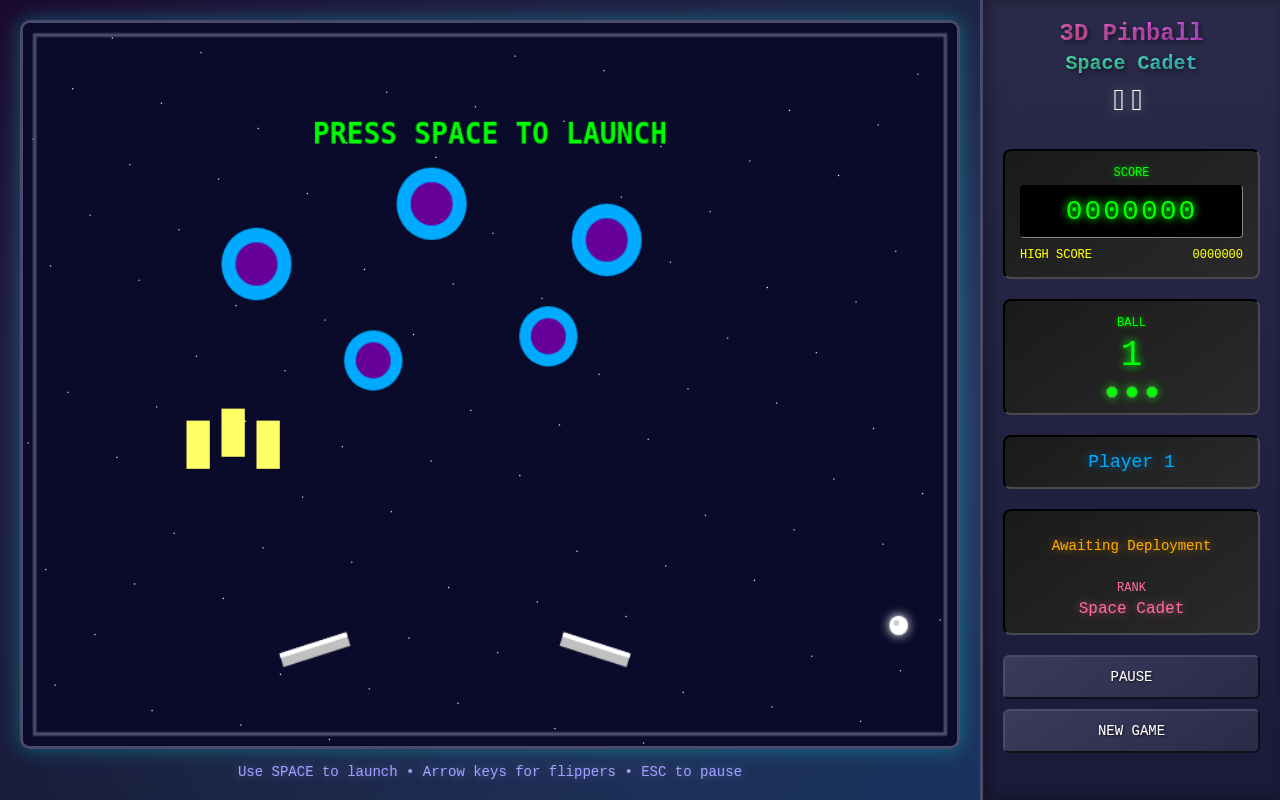The width and height of the screenshot is (1280, 800).
Task: Click the leftmost yellow drop target
Action: pyautogui.click(x=197, y=442)
